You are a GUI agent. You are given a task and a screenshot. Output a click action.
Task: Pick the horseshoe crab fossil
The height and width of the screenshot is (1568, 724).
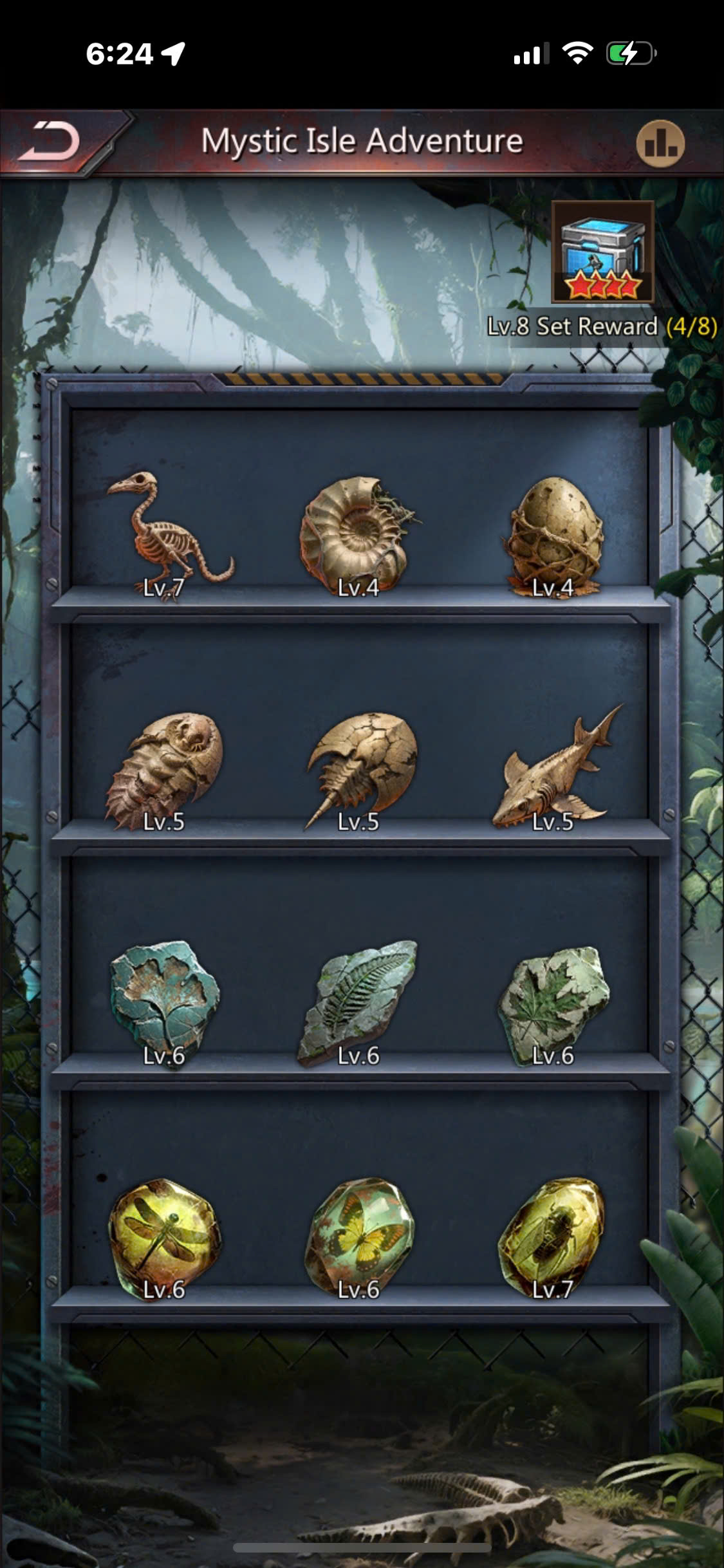[360, 766]
